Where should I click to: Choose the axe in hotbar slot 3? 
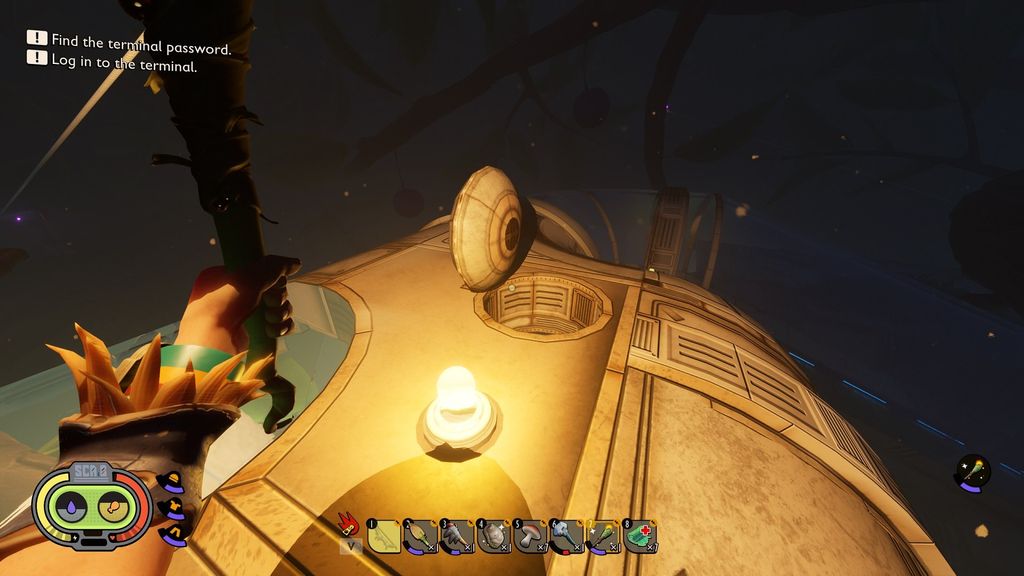click(456, 537)
